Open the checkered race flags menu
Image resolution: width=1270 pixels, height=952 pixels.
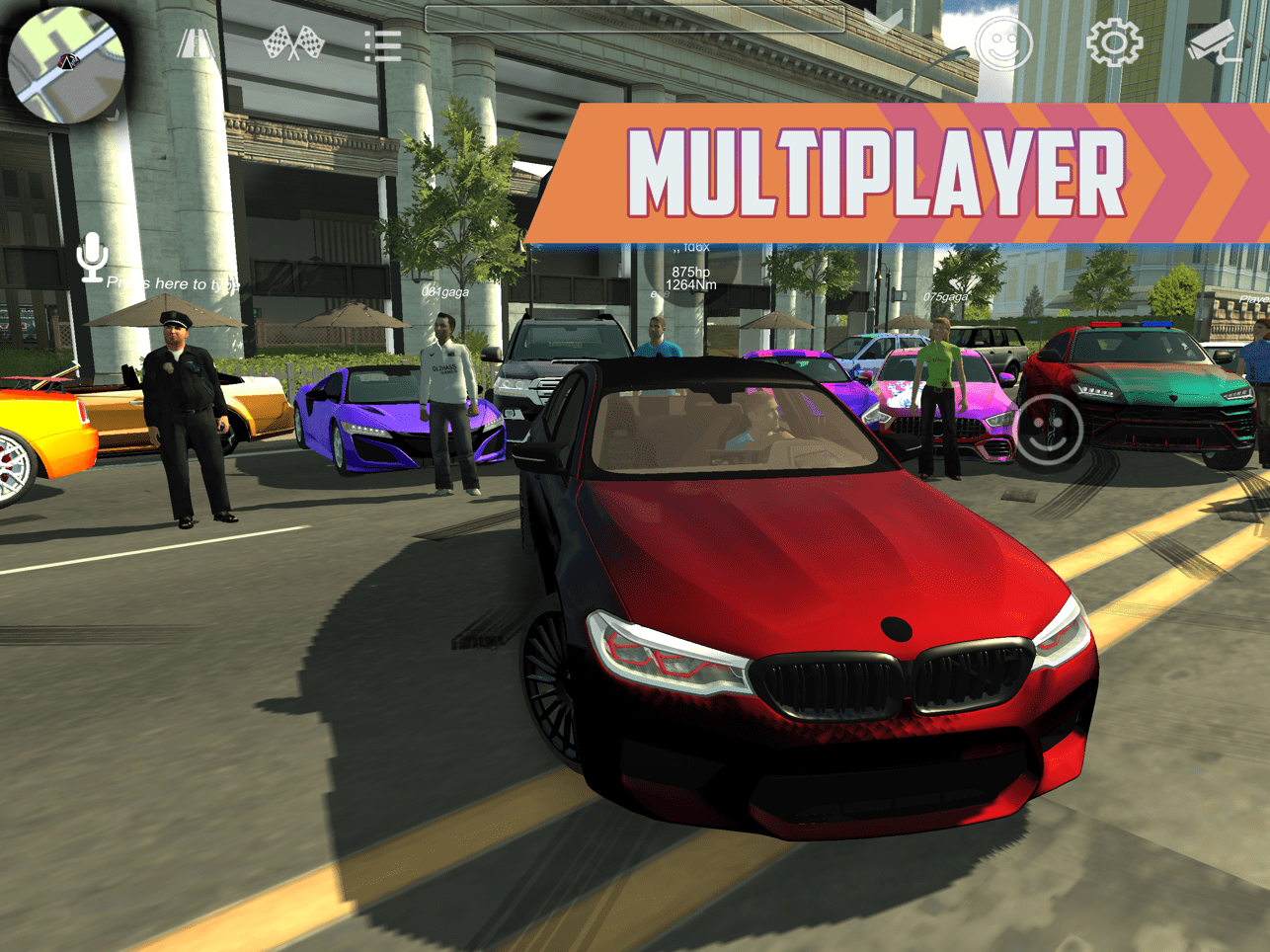[294, 44]
